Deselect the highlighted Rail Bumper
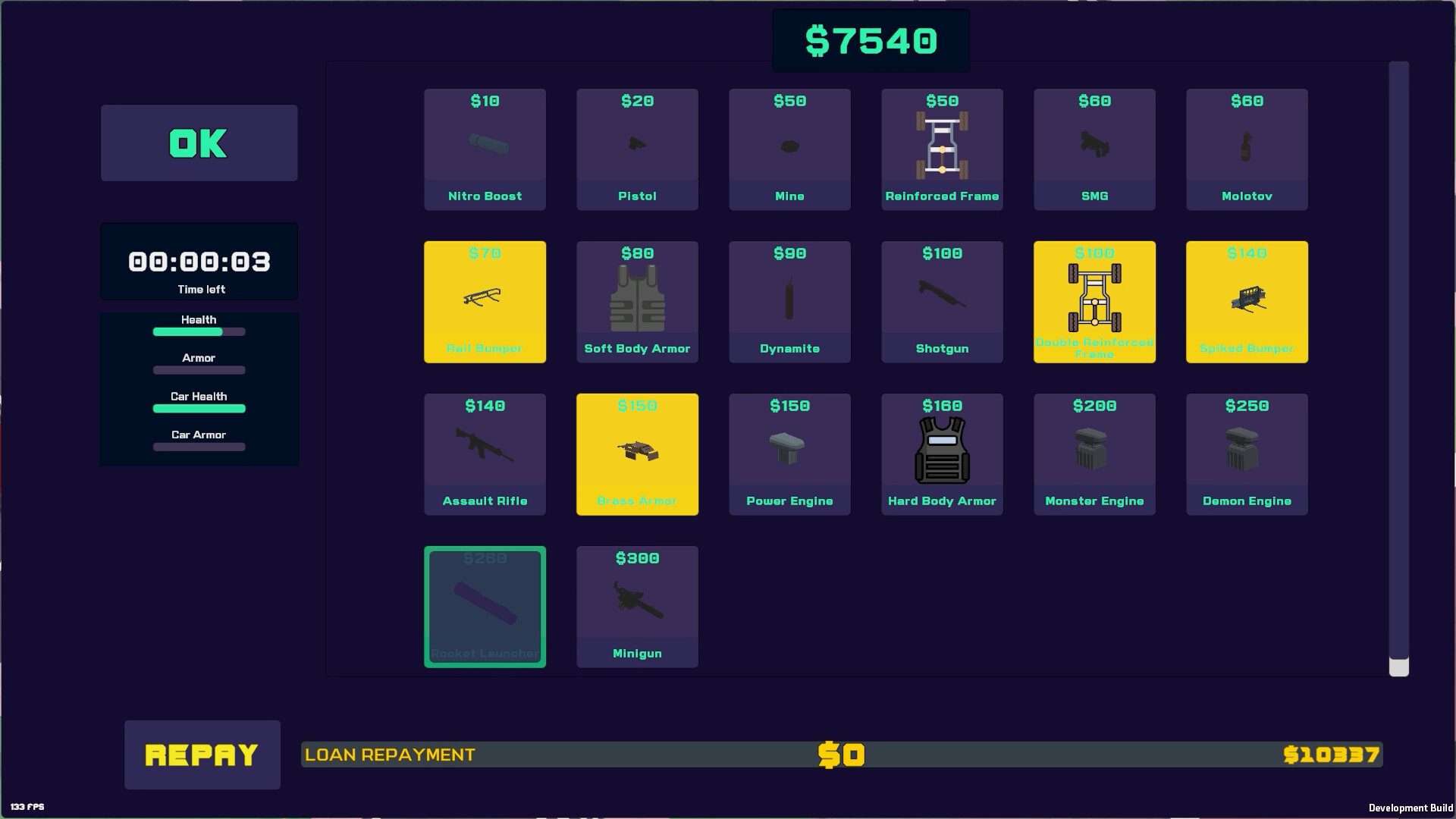This screenshot has width=1456, height=819. [485, 301]
